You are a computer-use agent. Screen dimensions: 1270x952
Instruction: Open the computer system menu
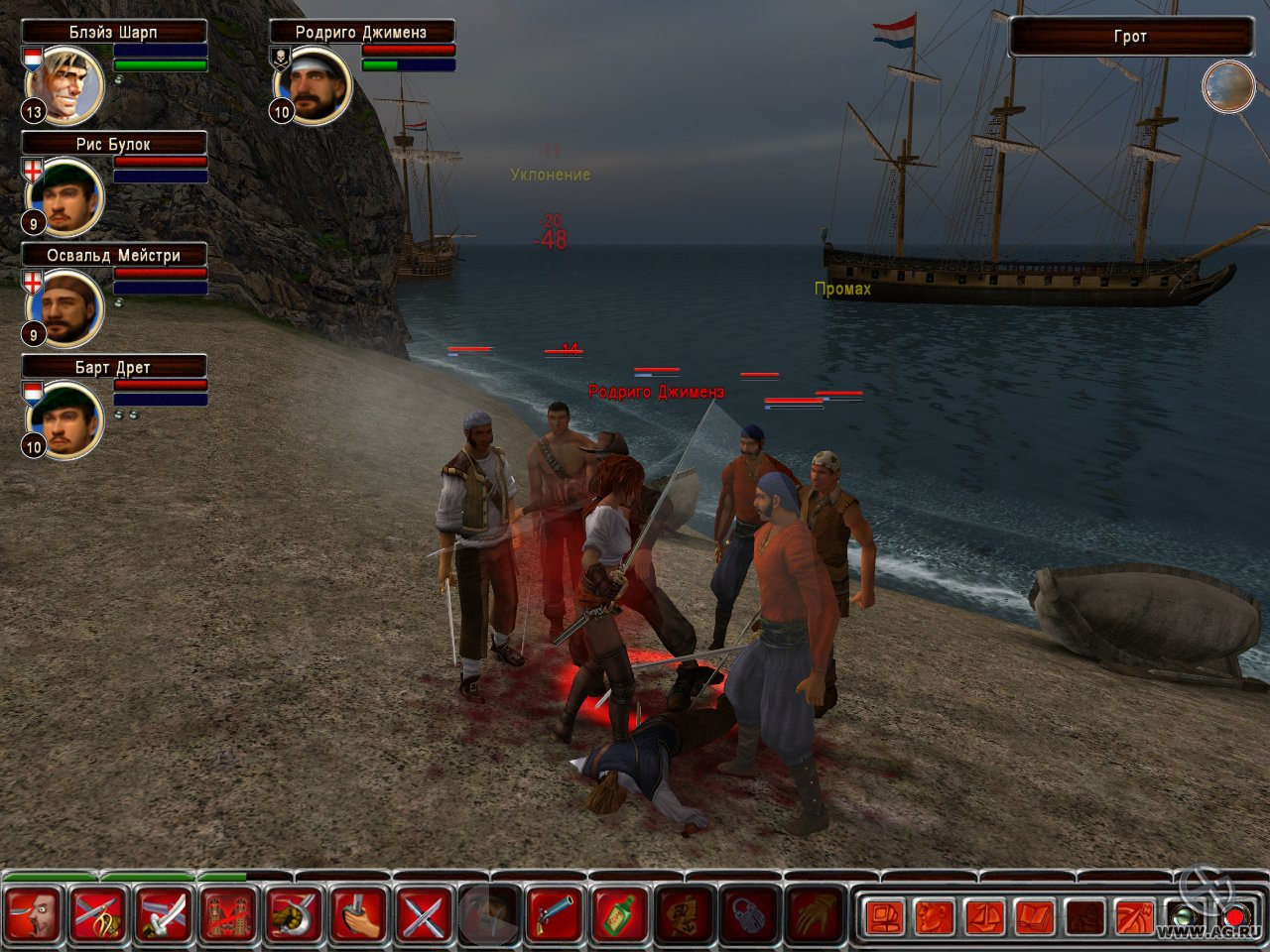[x=882, y=916]
